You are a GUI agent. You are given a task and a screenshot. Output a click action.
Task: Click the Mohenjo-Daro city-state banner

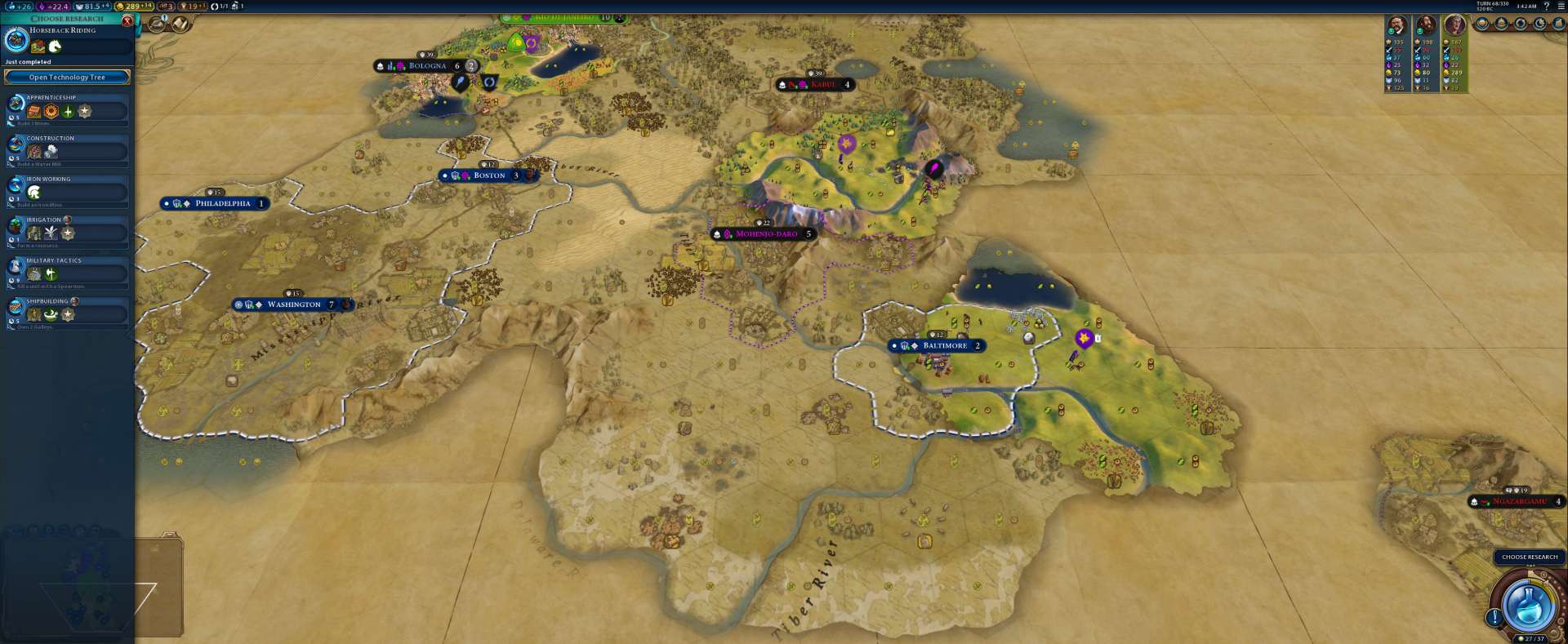coord(766,234)
